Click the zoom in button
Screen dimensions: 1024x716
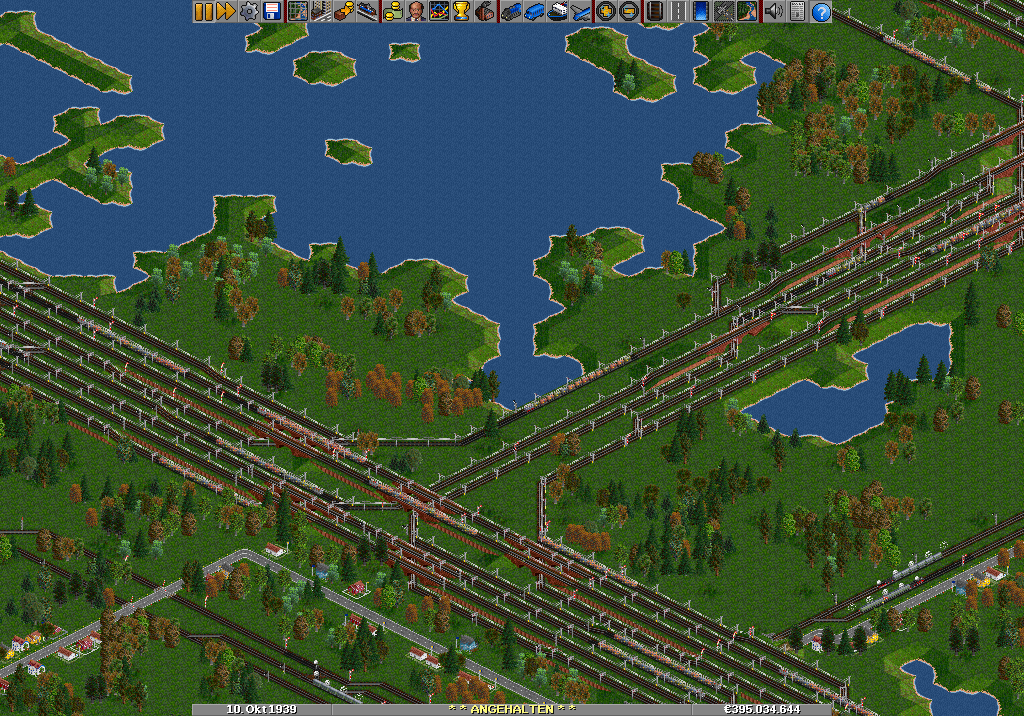tap(605, 11)
